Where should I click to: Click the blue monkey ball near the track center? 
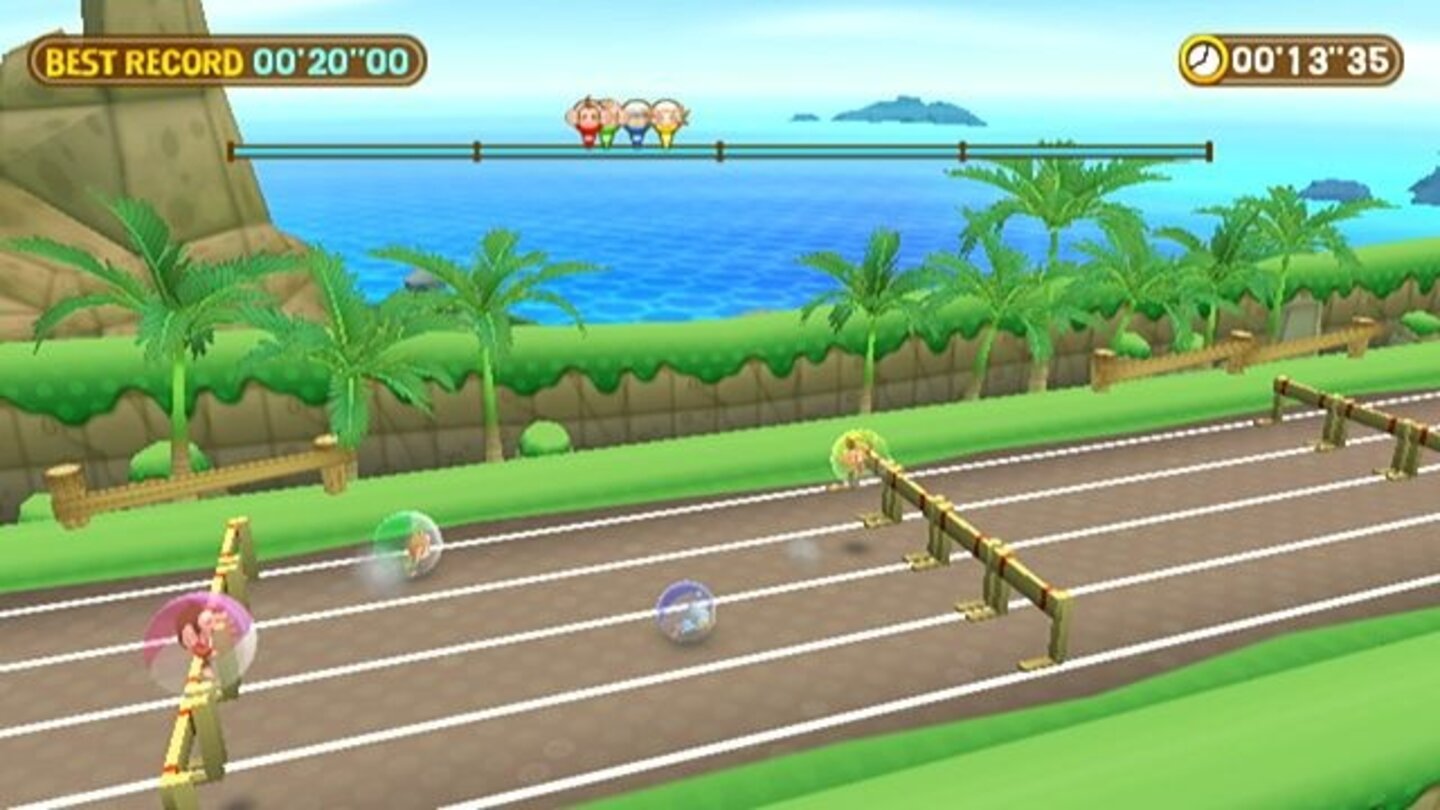click(x=684, y=611)
